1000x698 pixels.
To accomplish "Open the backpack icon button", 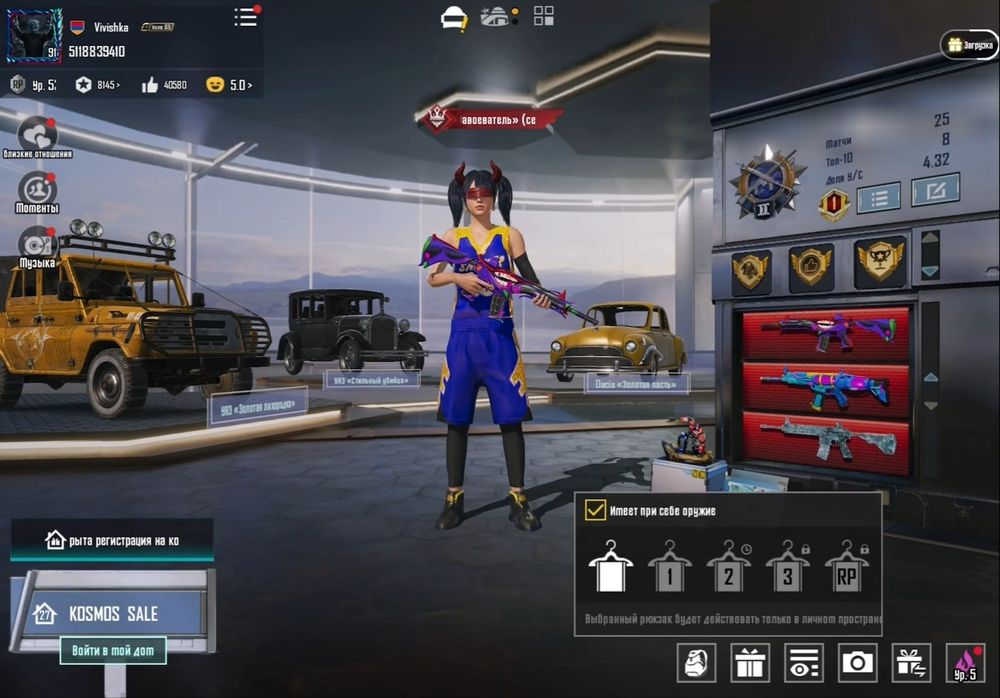I will point(696,662).
